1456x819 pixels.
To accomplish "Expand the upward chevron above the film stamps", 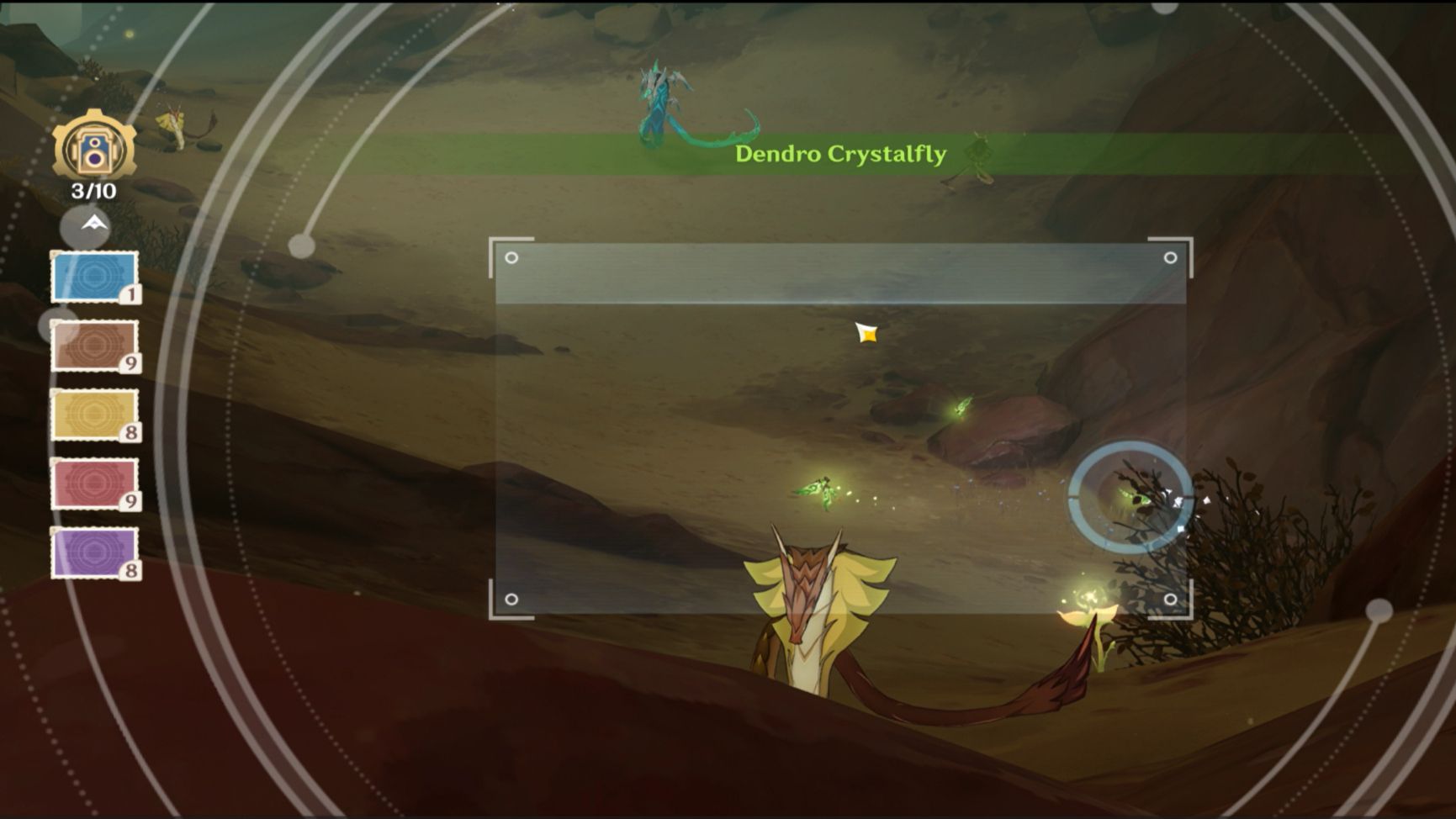I will pyautogui.click(x=93, y=222).
